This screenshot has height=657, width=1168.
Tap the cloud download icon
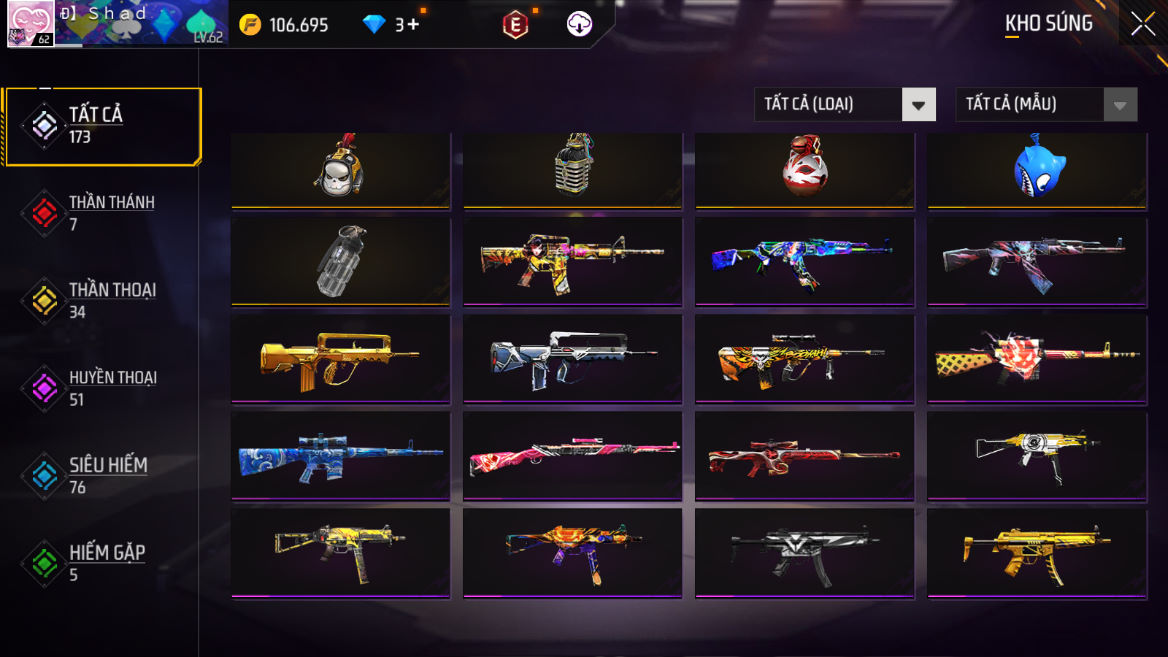click(x=580, y=25)
